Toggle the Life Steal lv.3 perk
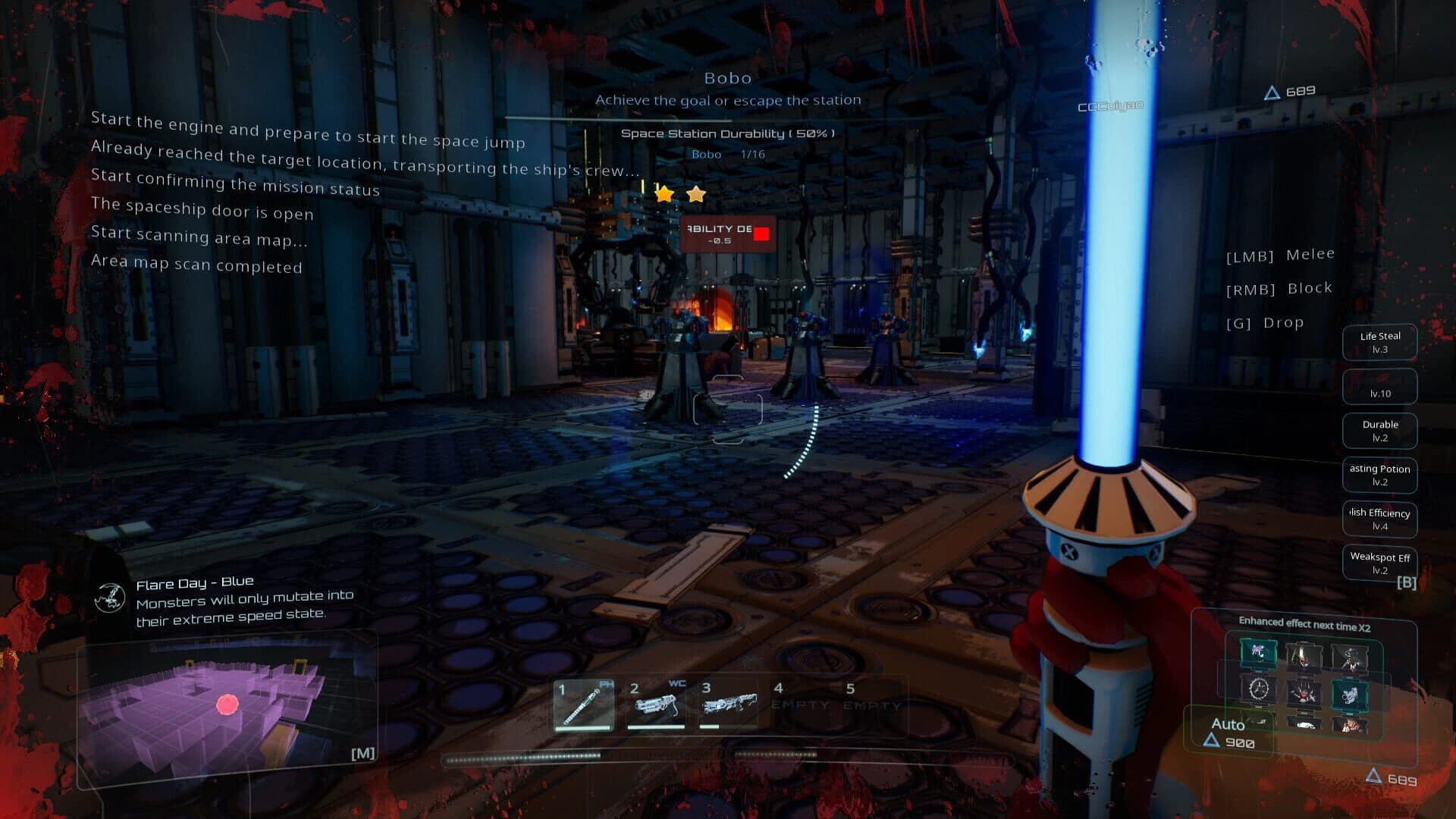The width and height of the screenshot is (1456, 819). [x=1379, y=341]
